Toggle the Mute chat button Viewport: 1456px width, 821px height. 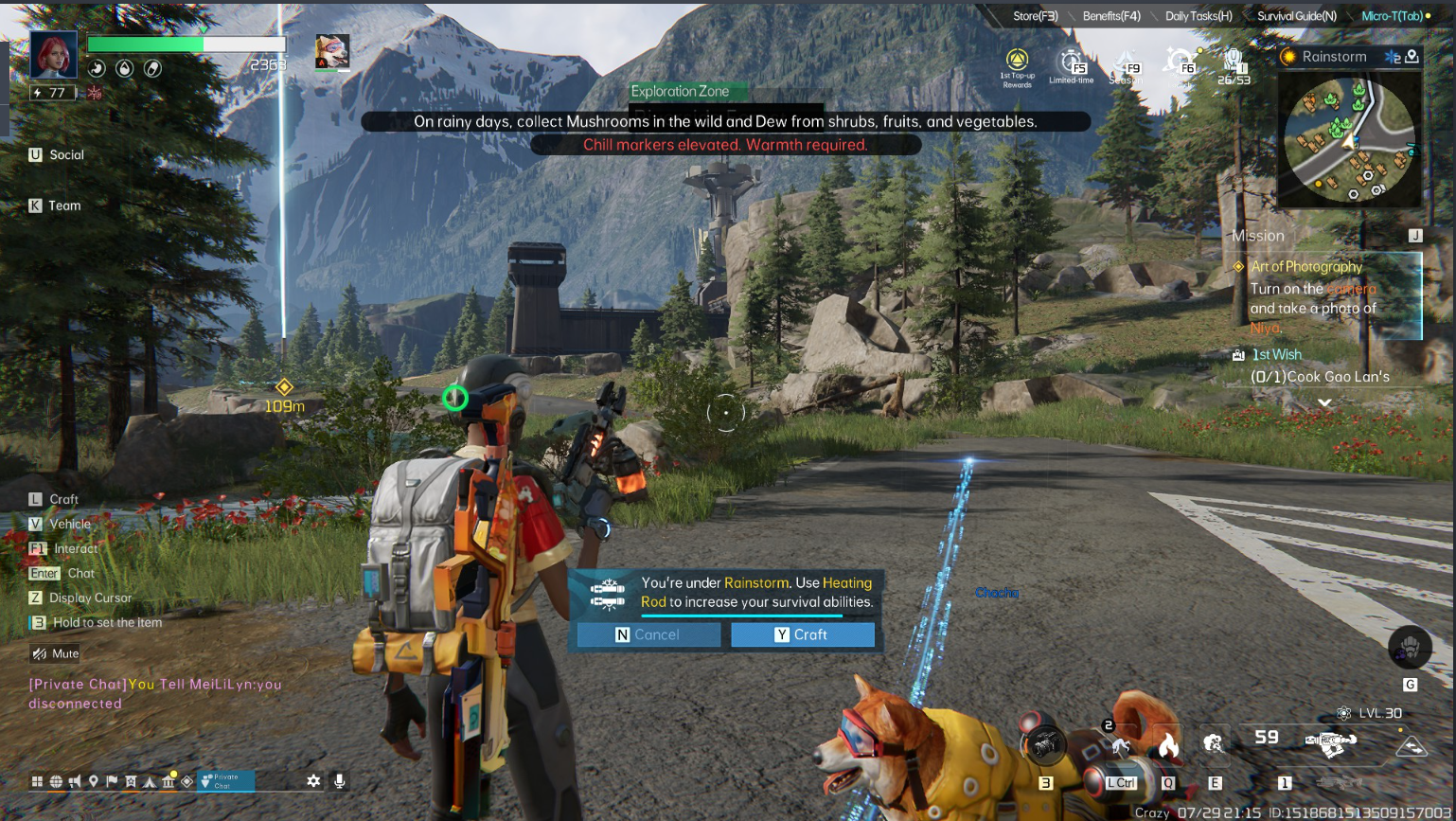click(55, 653)
